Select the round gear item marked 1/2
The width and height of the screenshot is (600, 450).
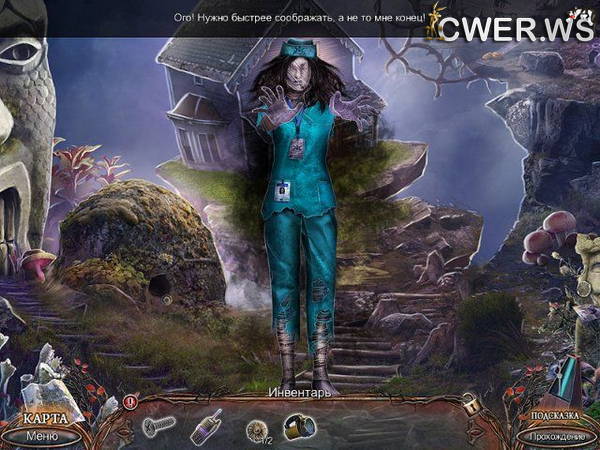point(258,428)
